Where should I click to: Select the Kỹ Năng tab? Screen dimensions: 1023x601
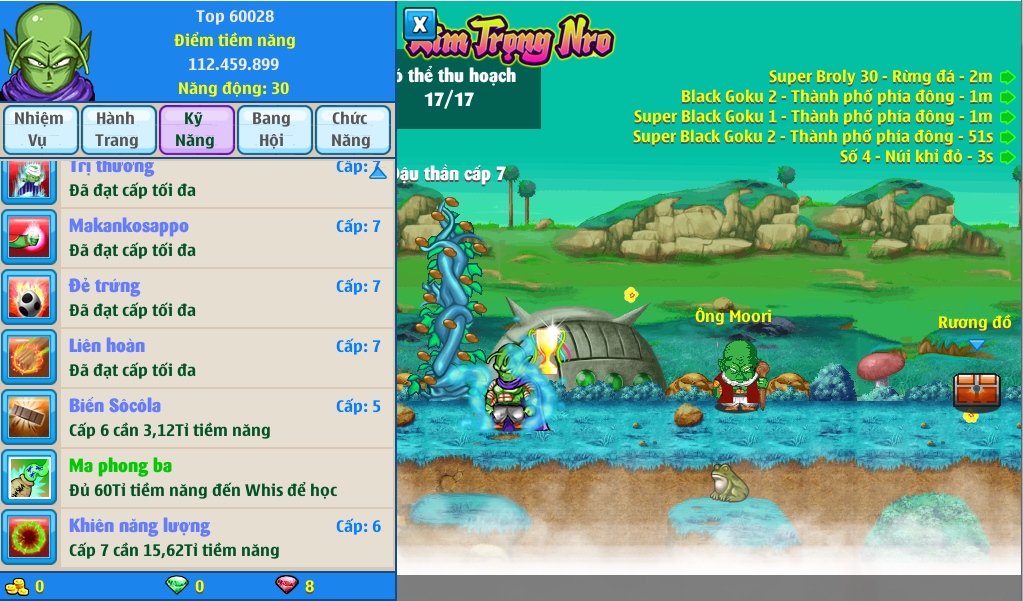(x=195, y=130)
